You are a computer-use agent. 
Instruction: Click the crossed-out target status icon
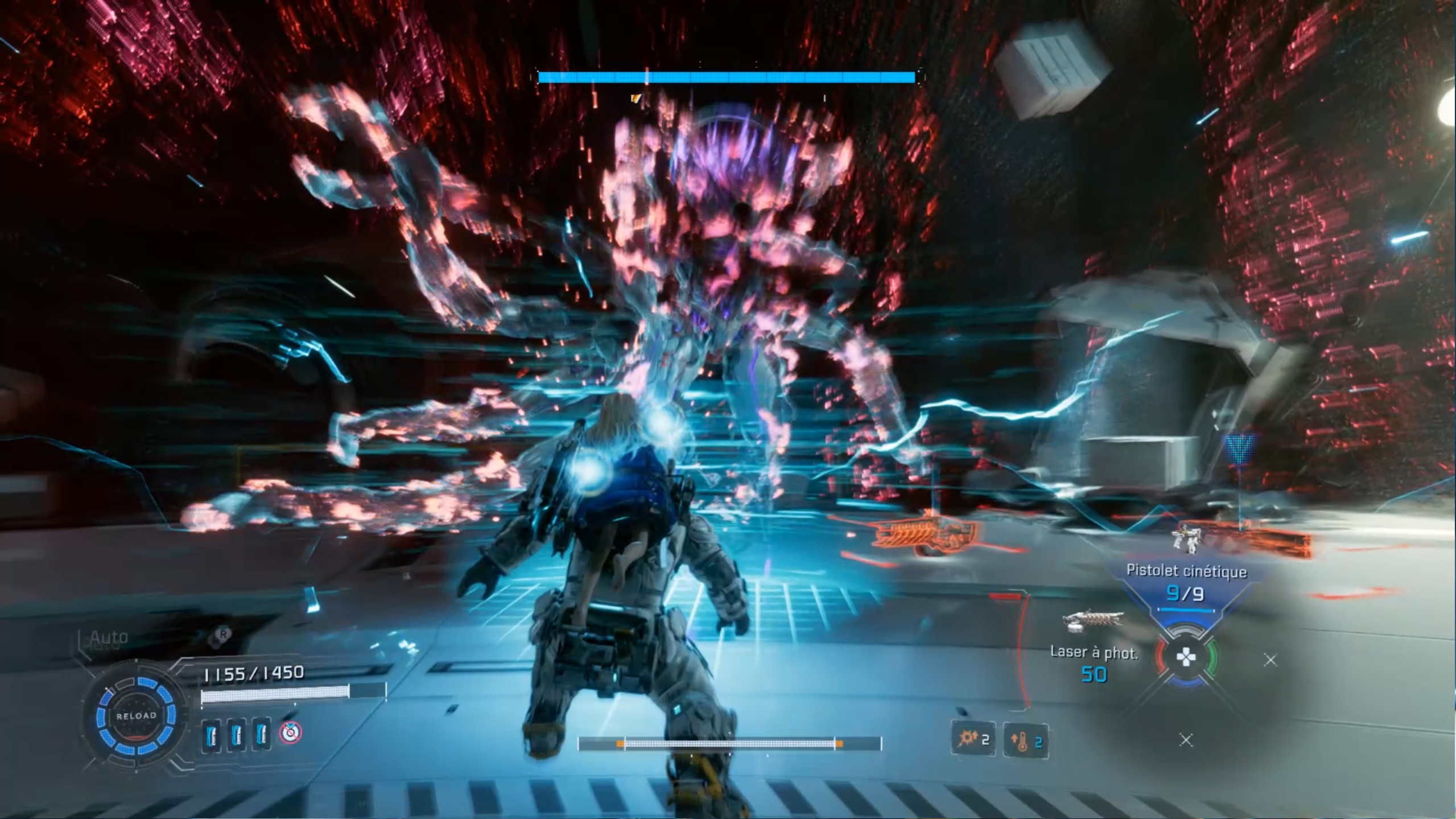tap(290, 733)
